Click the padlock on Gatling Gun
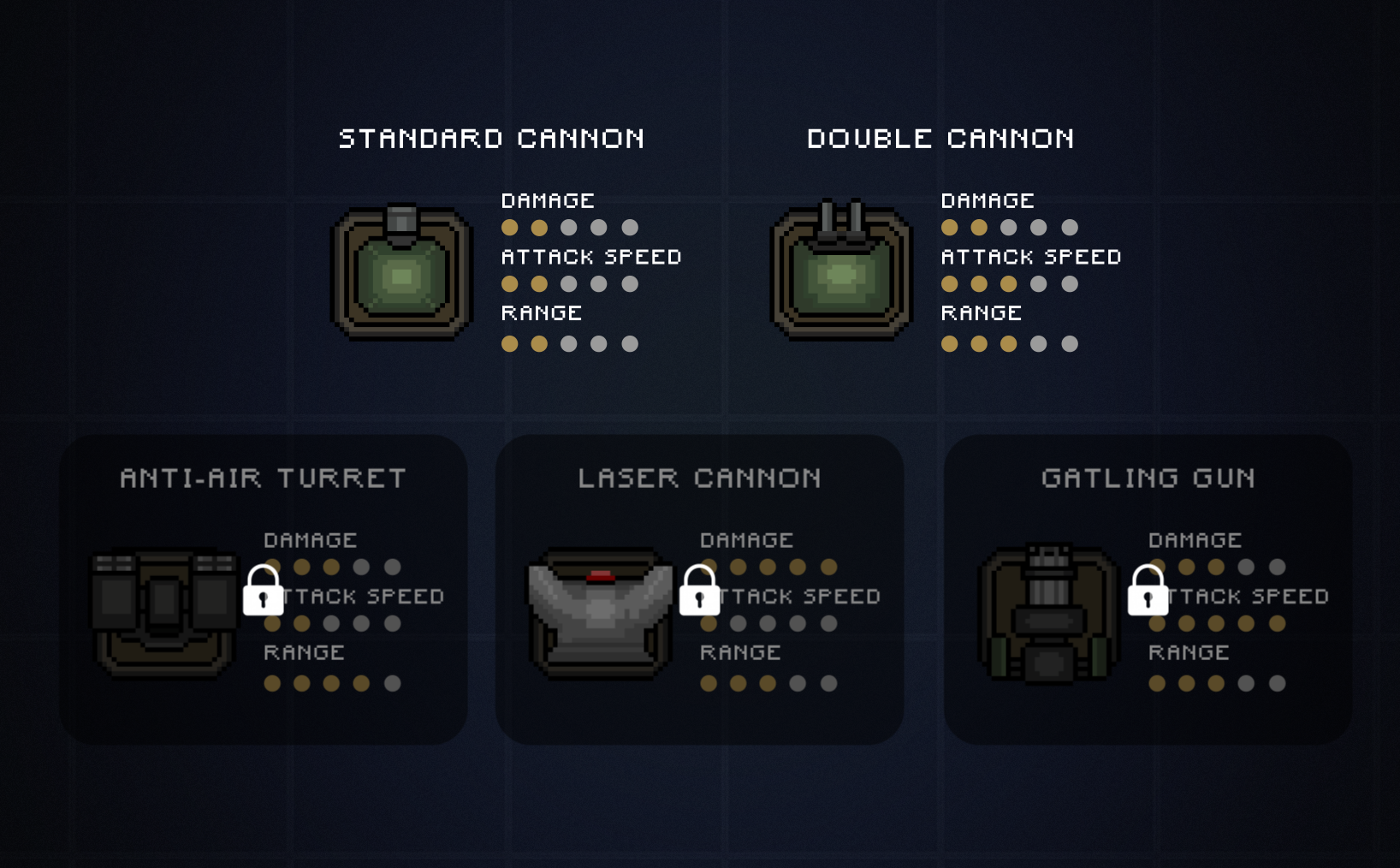Image resolution: width=1400 pixels, height=868 pixels. (1148, 591)
